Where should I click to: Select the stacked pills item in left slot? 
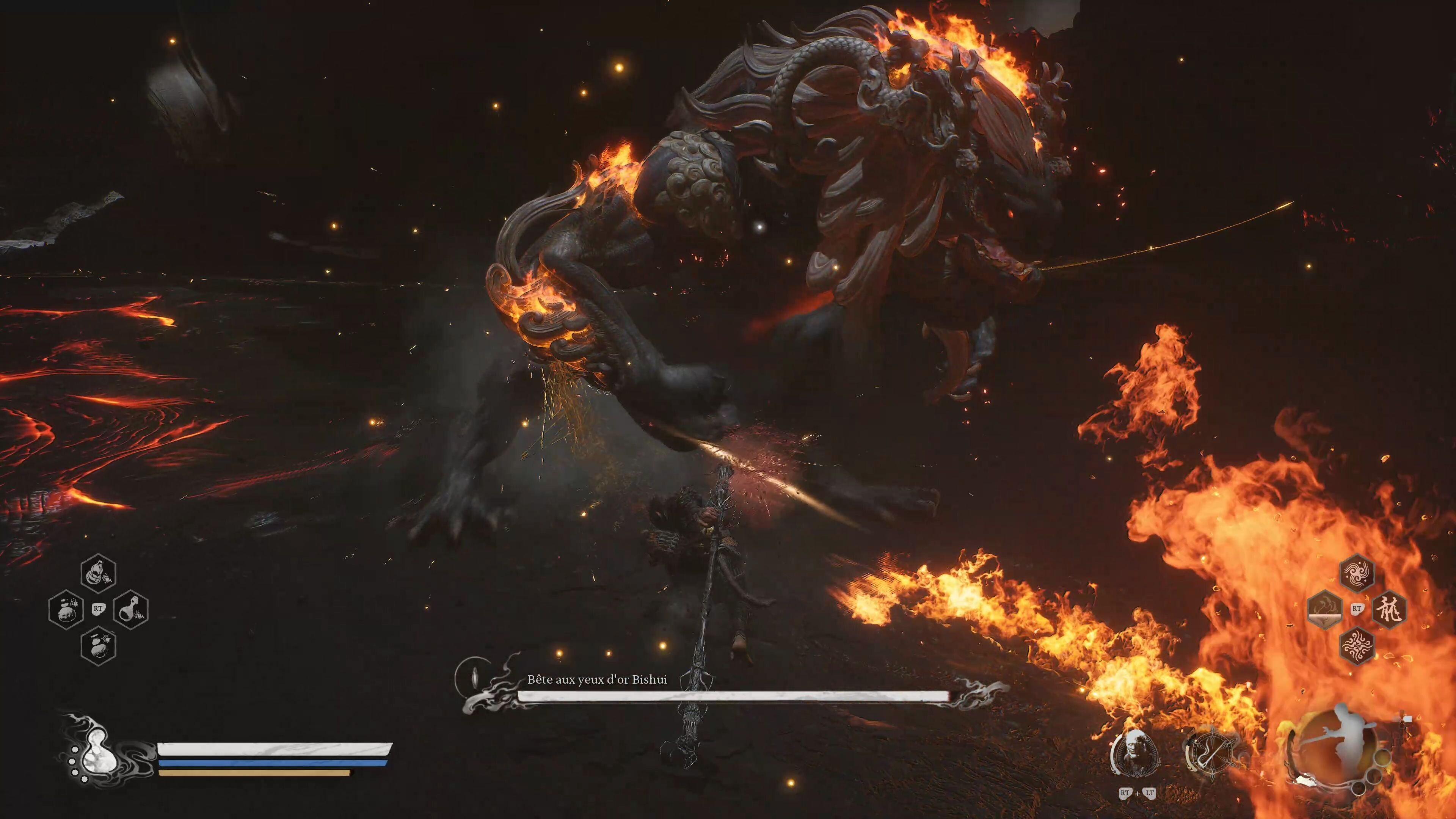pyautogui.click(x=66, y=609)
